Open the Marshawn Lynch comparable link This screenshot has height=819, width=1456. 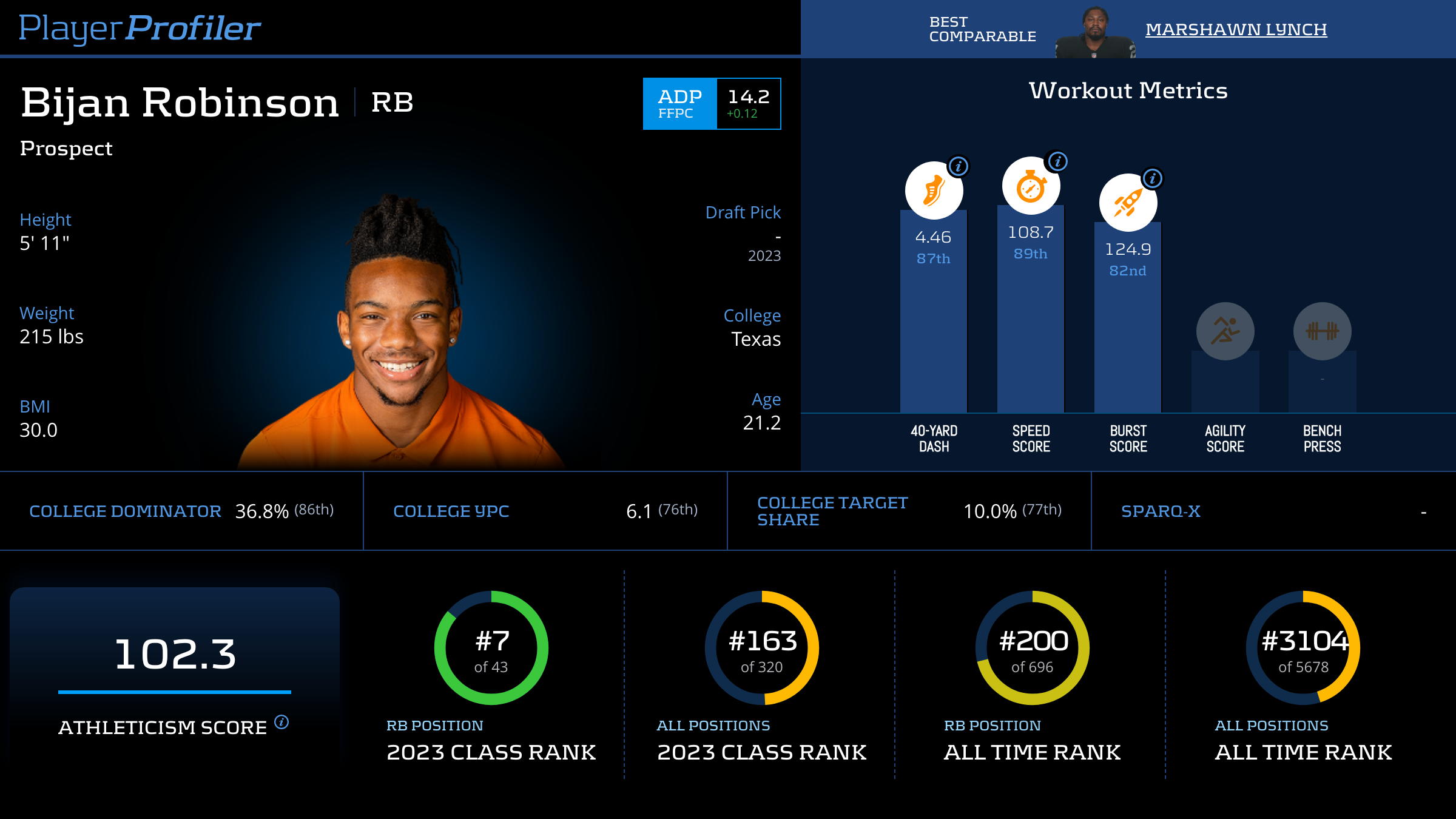tap(1236, 29)
